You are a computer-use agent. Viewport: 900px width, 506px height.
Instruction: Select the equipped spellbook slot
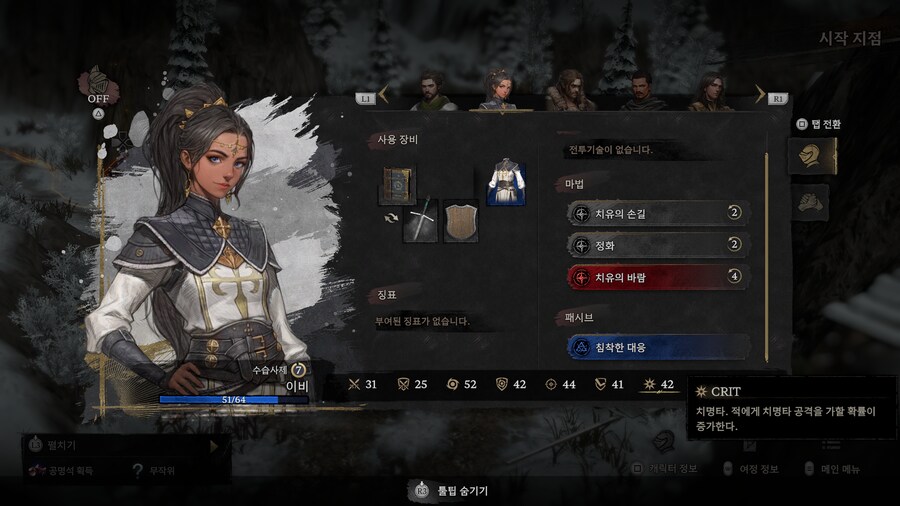397,186
